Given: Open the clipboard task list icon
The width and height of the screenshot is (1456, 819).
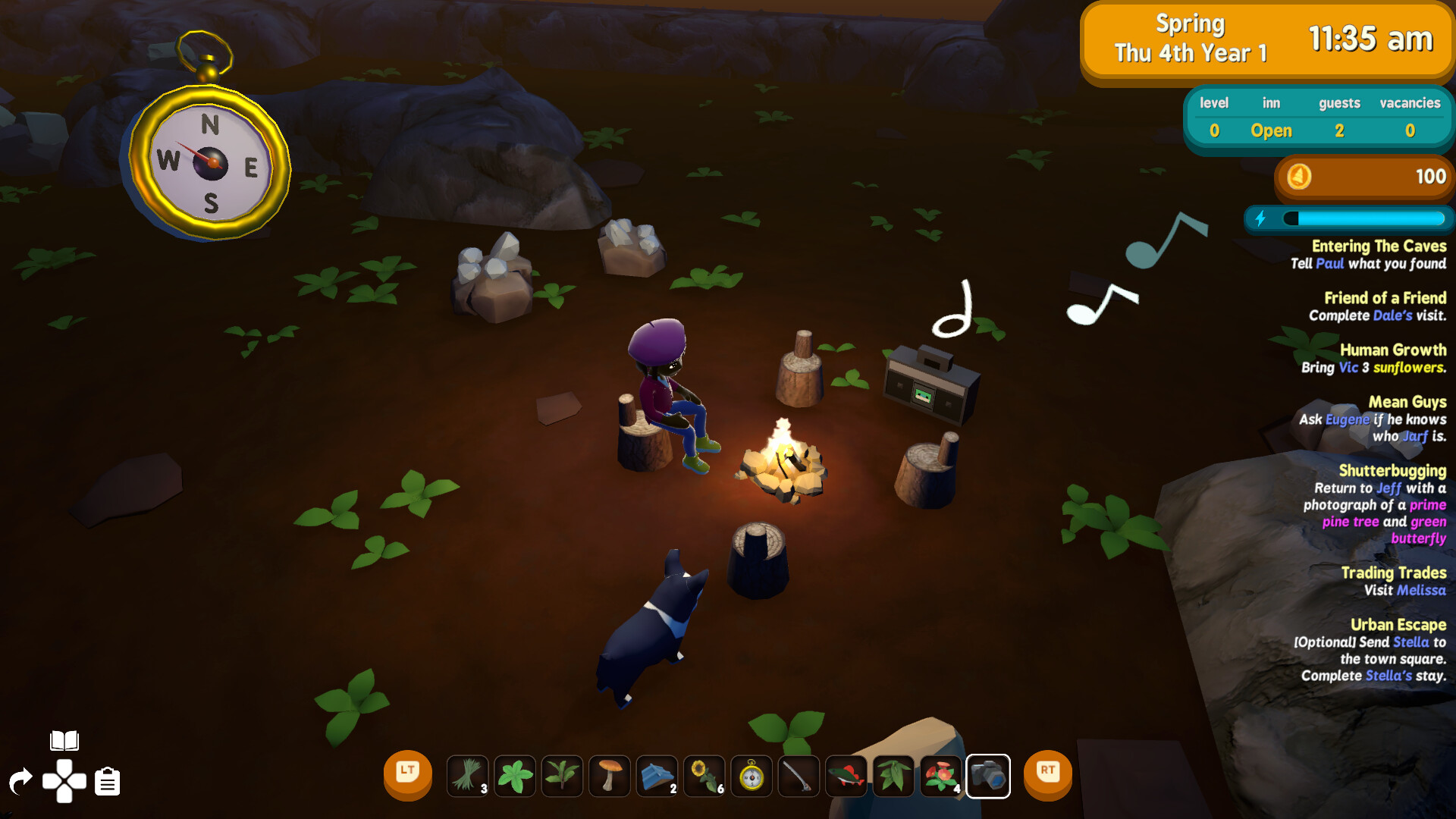Looking at the screenshot, I should [107, 782].
